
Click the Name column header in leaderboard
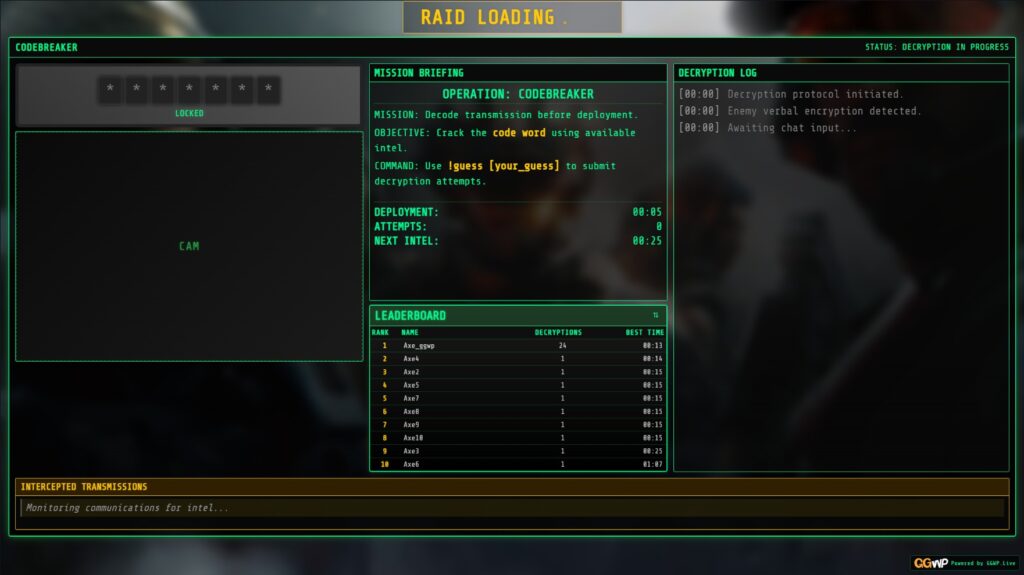(x=410, y=332)
